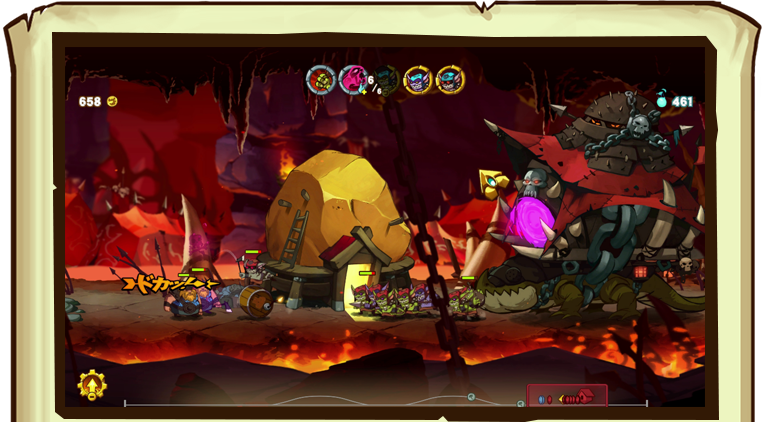
Task: Summon the purple goblin with blue cap
Action: [x=418, y=79]
